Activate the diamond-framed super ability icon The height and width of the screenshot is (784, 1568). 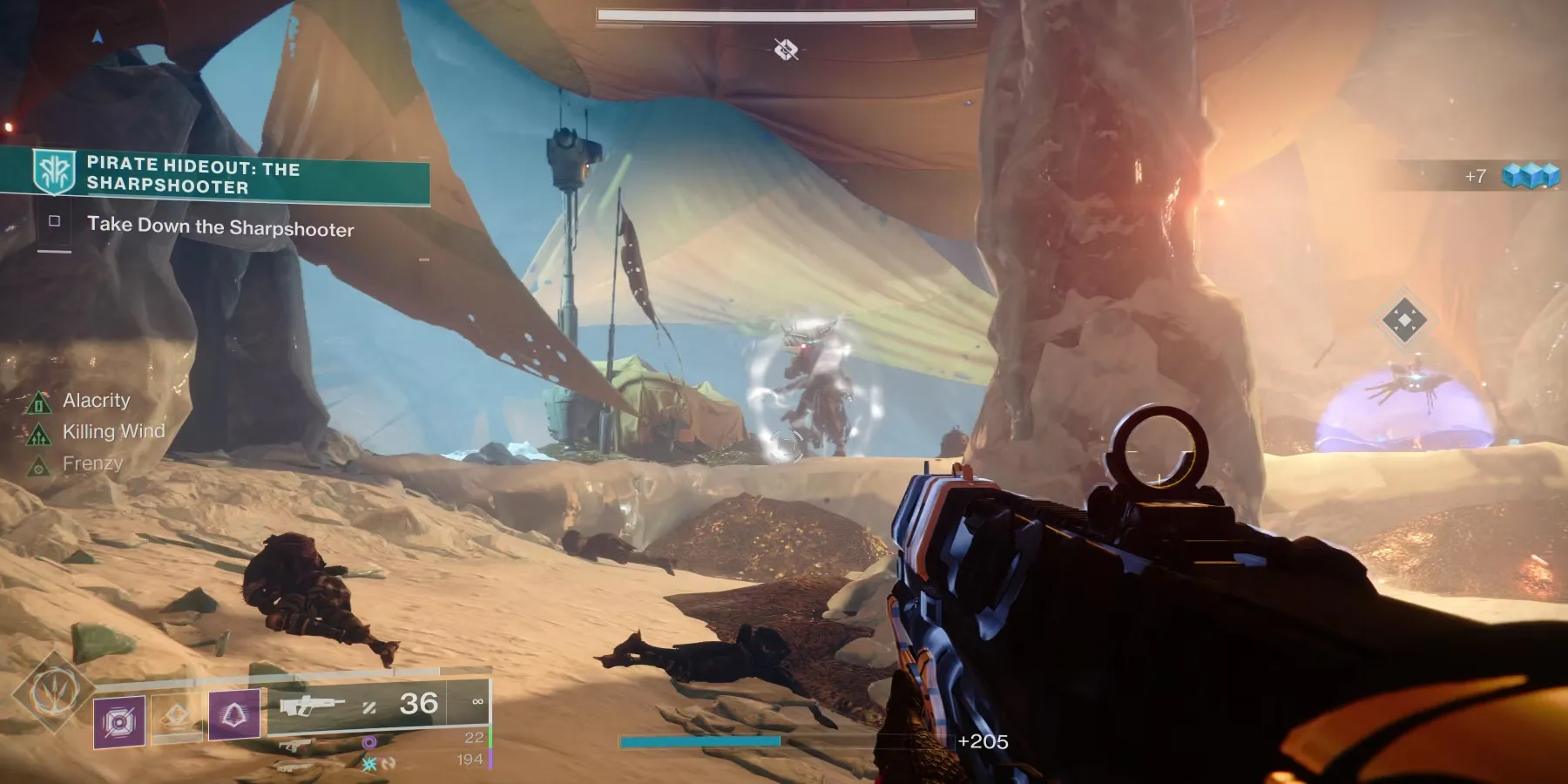tap(54, 694)
